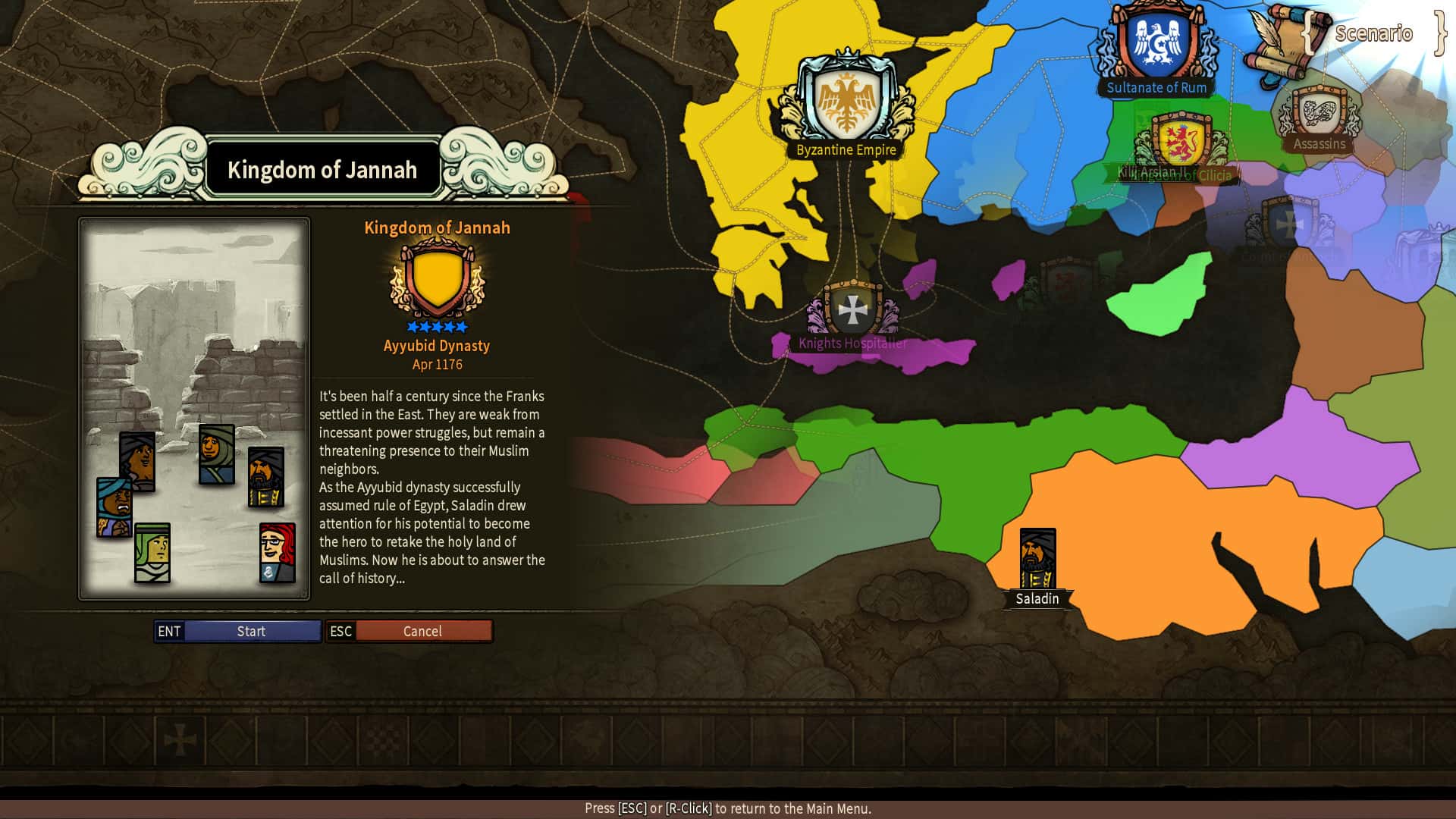This screenshot has height=819, width=1456.
Task: Click the Apr 1176 date text
Action: click(x=436, y=364)
